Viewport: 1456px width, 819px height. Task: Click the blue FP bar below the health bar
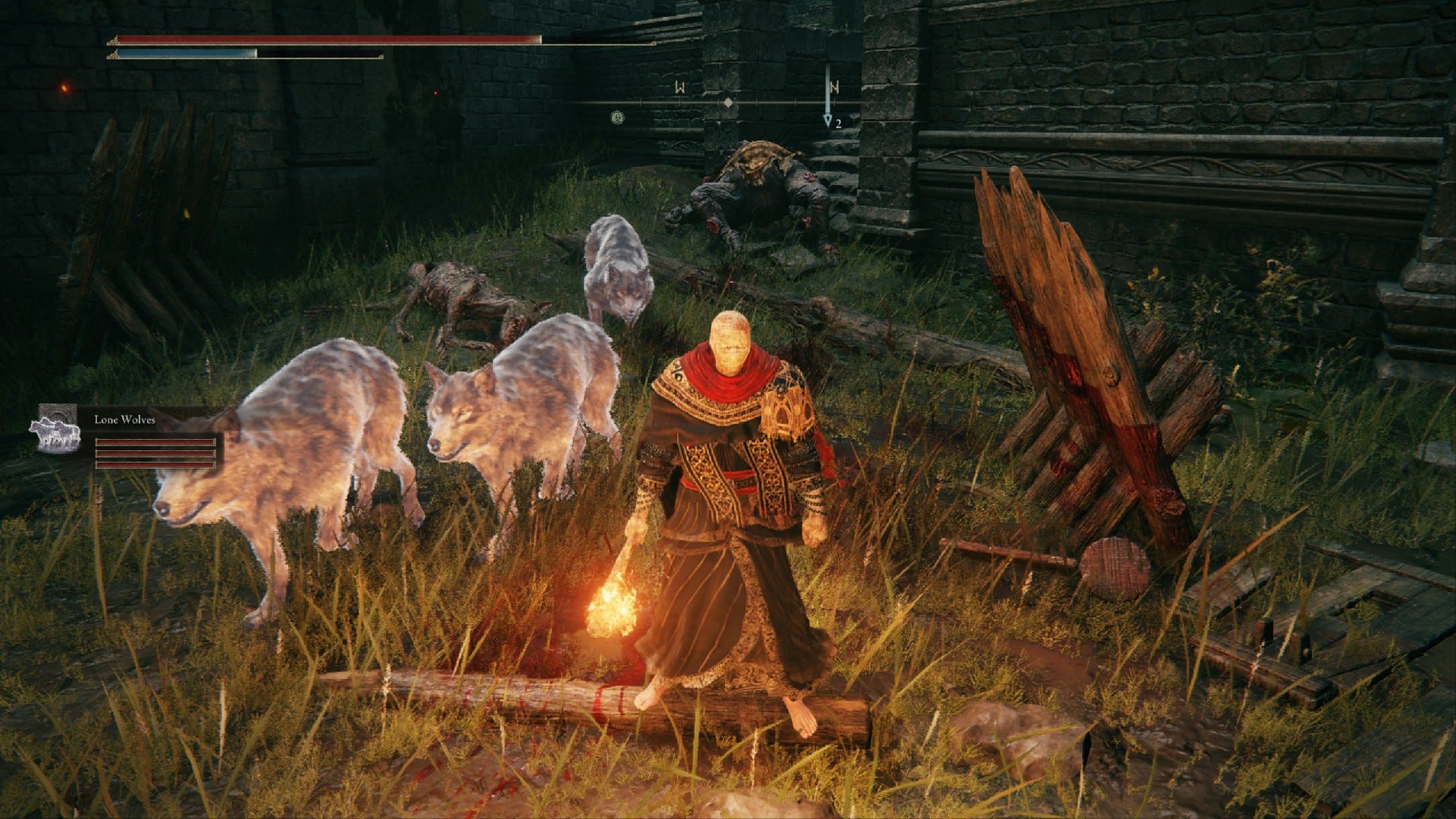190,55
